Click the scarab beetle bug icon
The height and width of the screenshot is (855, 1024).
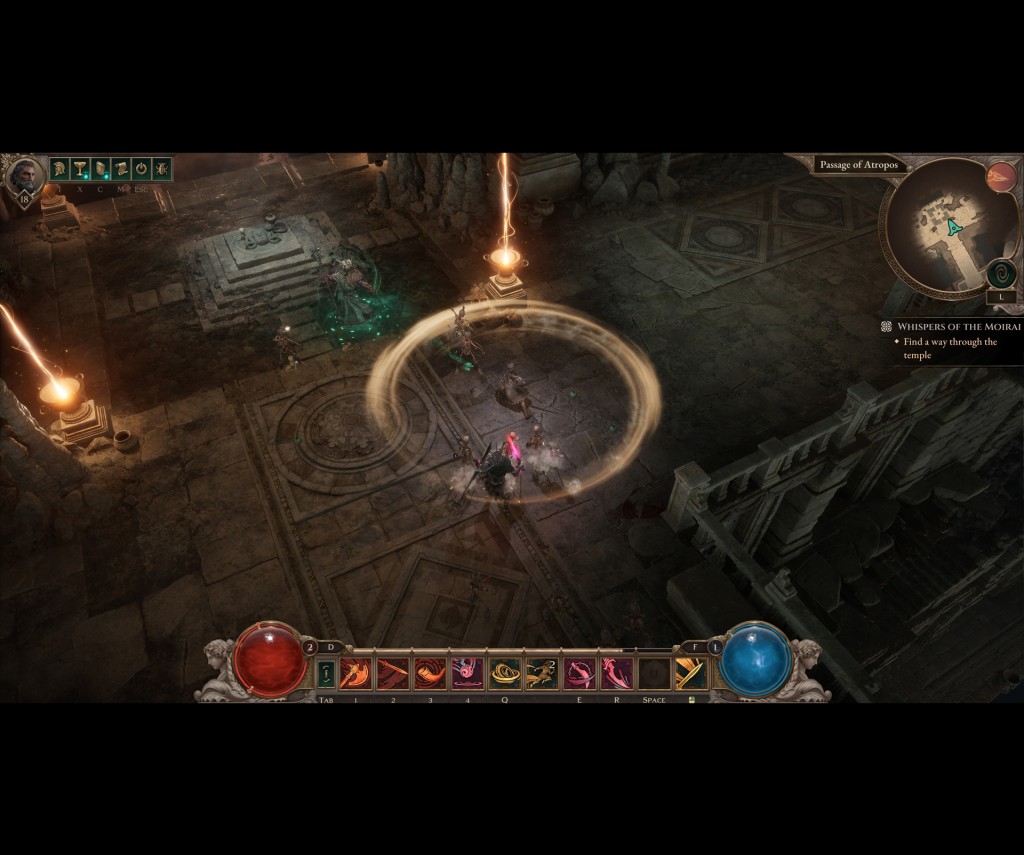161,169
